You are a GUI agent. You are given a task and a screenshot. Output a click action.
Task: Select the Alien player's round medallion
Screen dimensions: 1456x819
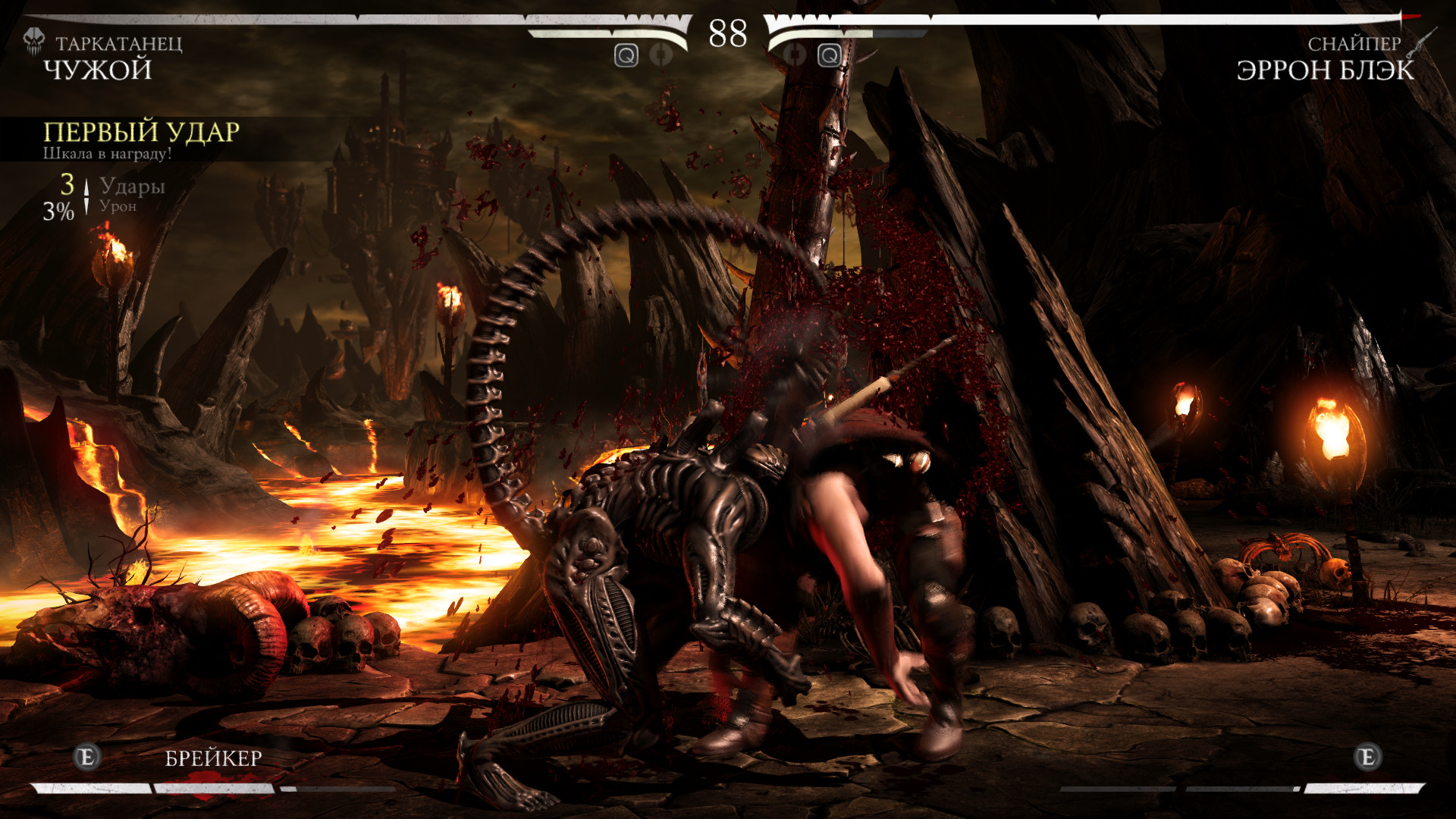662,55
